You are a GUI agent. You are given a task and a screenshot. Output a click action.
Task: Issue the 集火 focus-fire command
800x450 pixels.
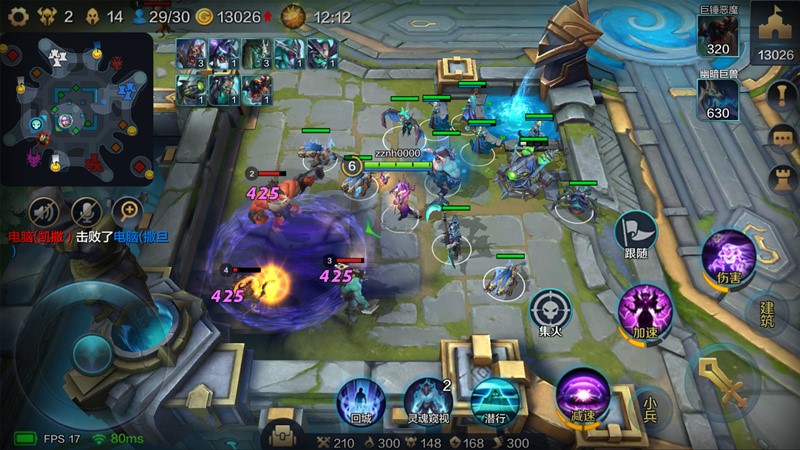point(549,308)
